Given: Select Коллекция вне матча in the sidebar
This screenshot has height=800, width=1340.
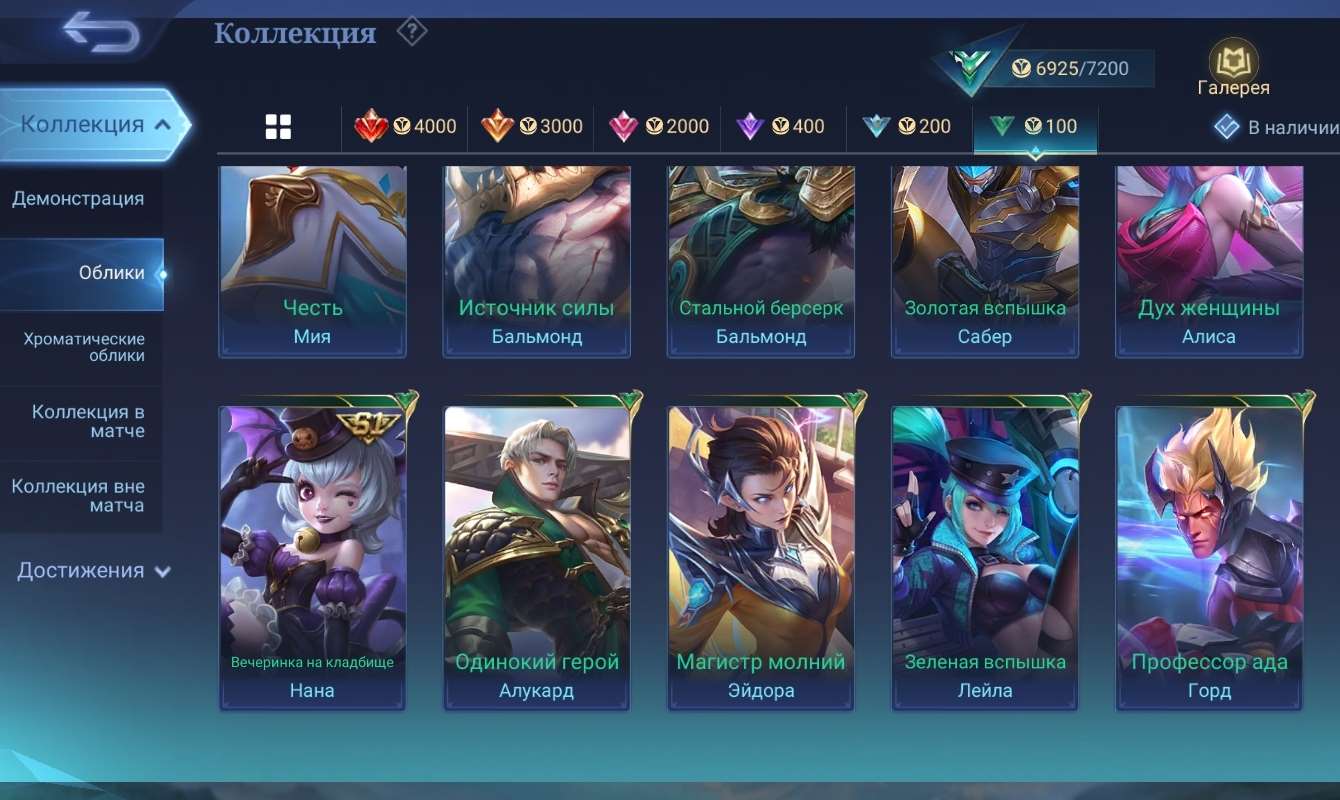Looking at the screenshot, I should coord(82,496).
